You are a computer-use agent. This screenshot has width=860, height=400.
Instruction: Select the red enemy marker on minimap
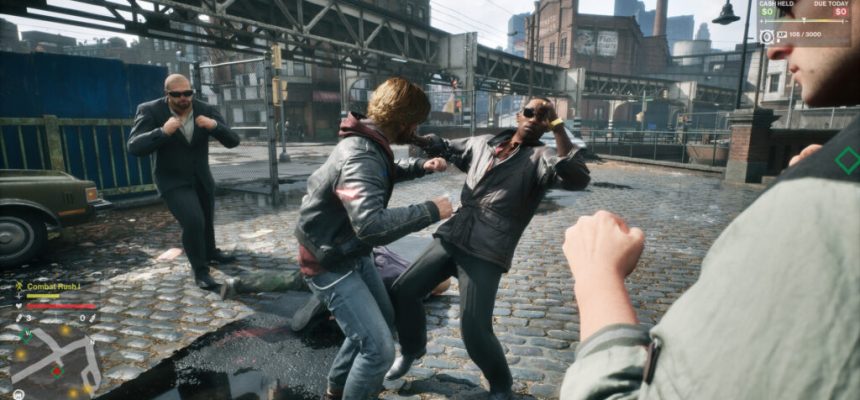tap(56, 372)
